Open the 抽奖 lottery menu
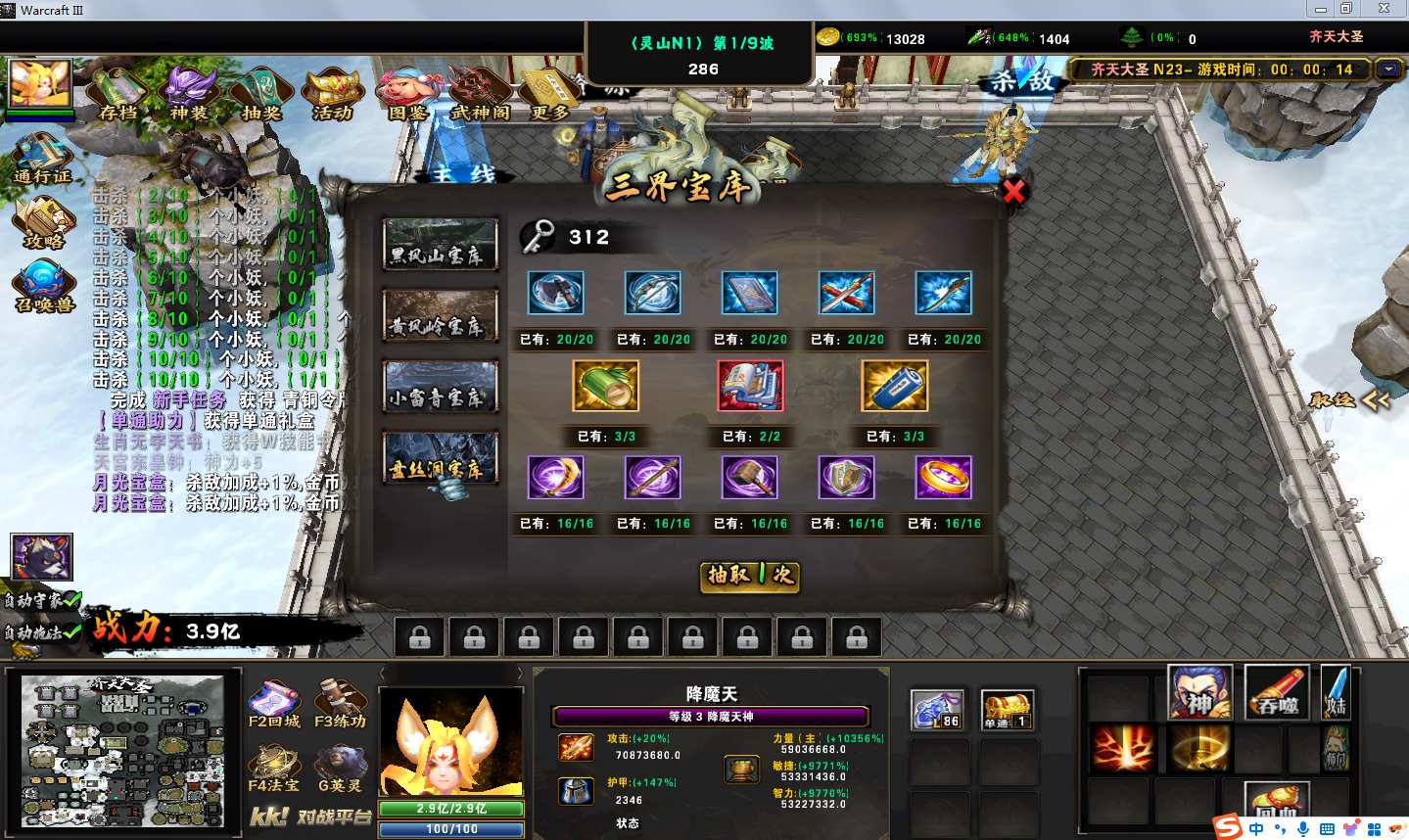 point(260,93)
